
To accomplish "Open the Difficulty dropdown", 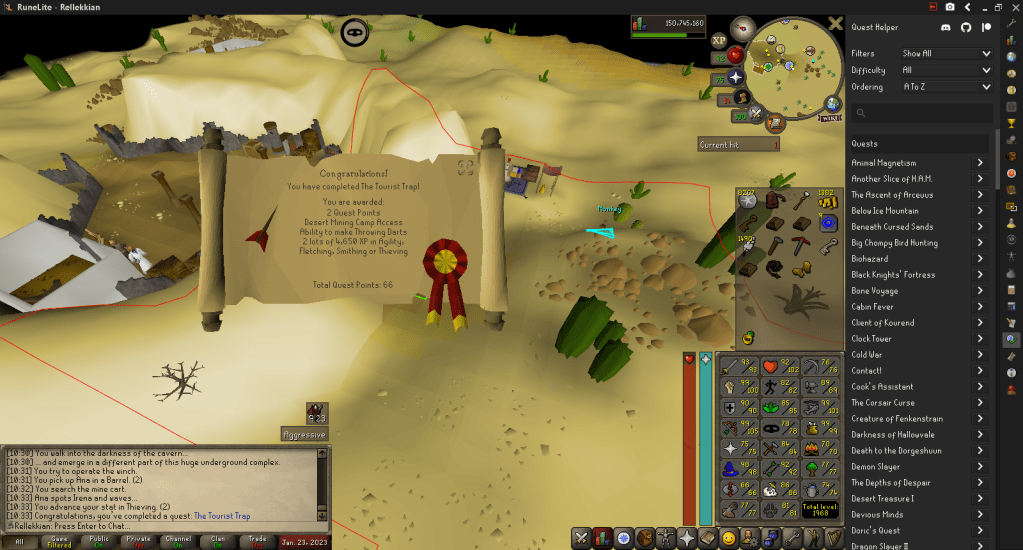I will click(945, 70).
